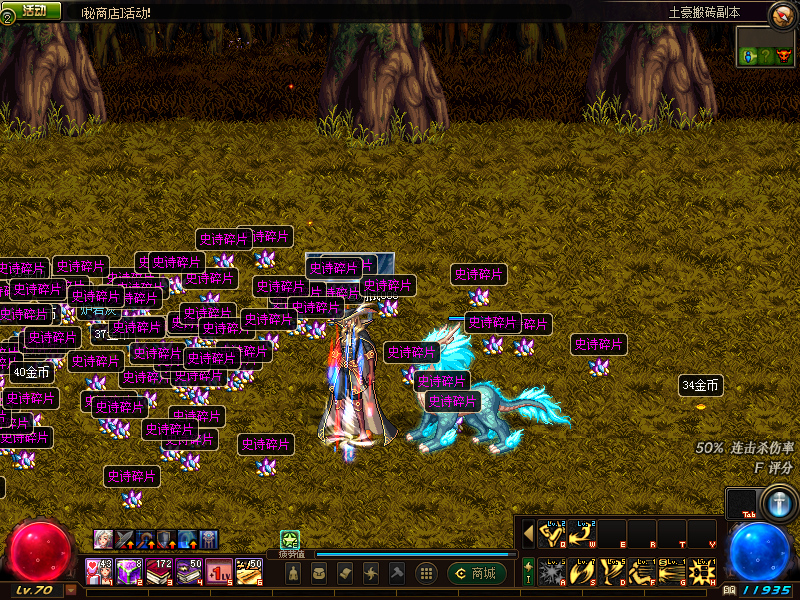
Task: Collapse the skill bar with the left arrow
Action: coord(528,534)
